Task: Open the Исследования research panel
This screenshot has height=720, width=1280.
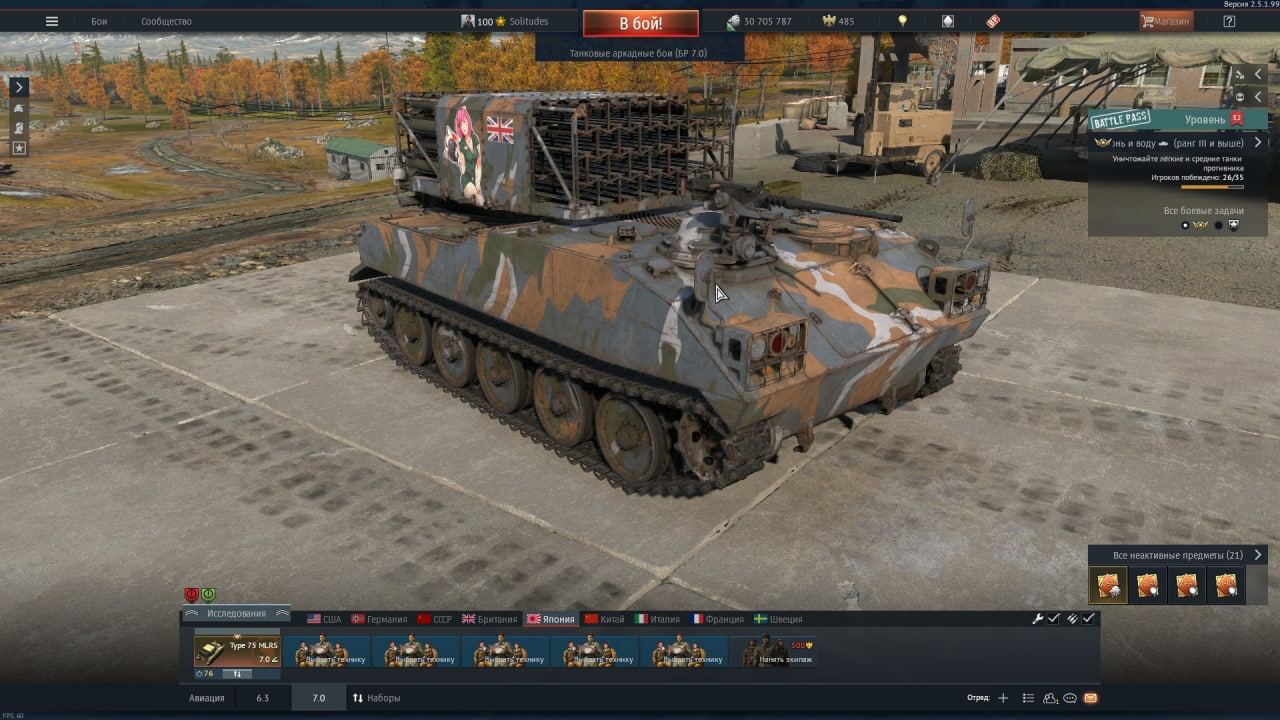Action: click(236, 613)
